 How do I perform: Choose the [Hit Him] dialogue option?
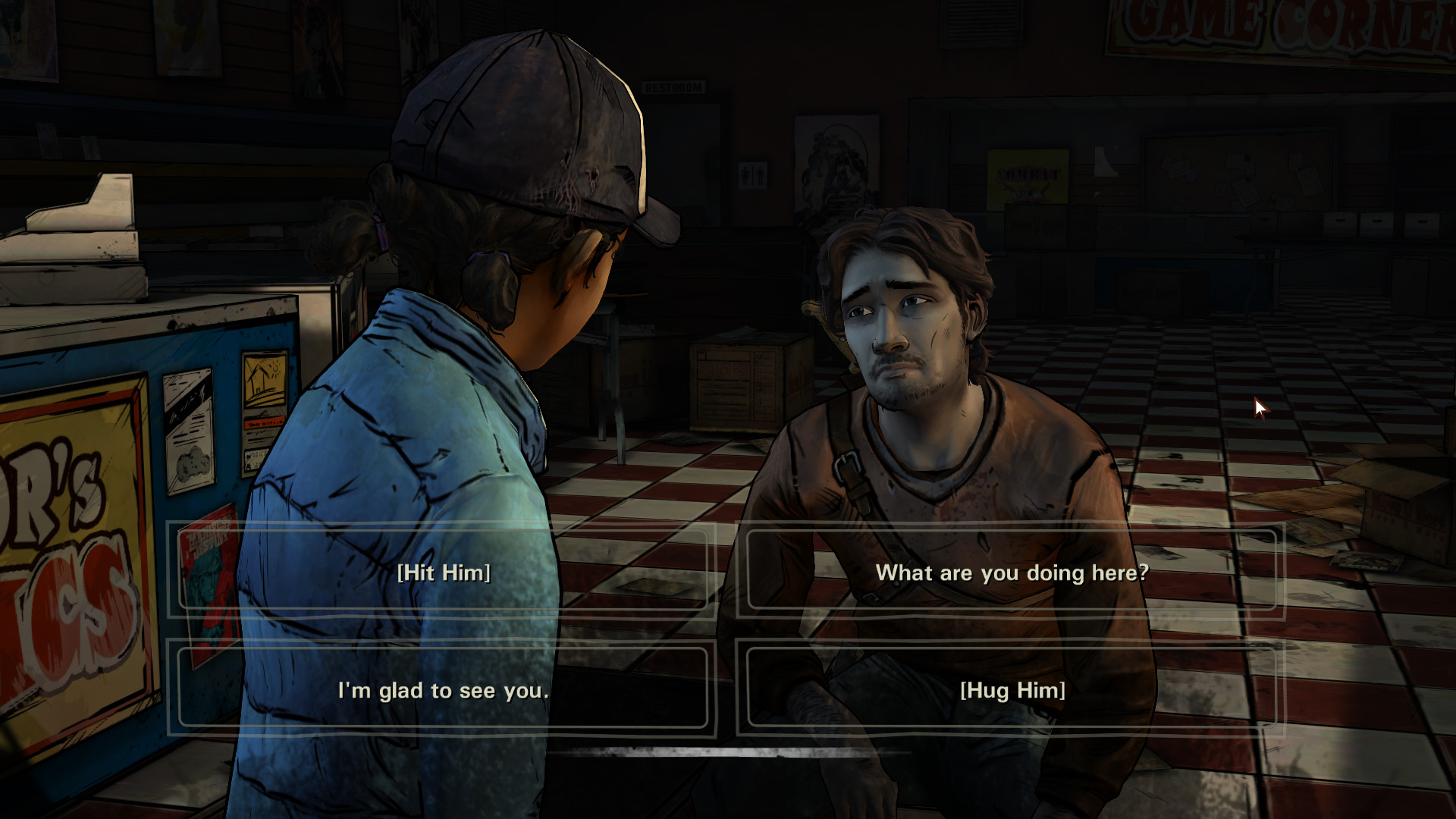444,572
